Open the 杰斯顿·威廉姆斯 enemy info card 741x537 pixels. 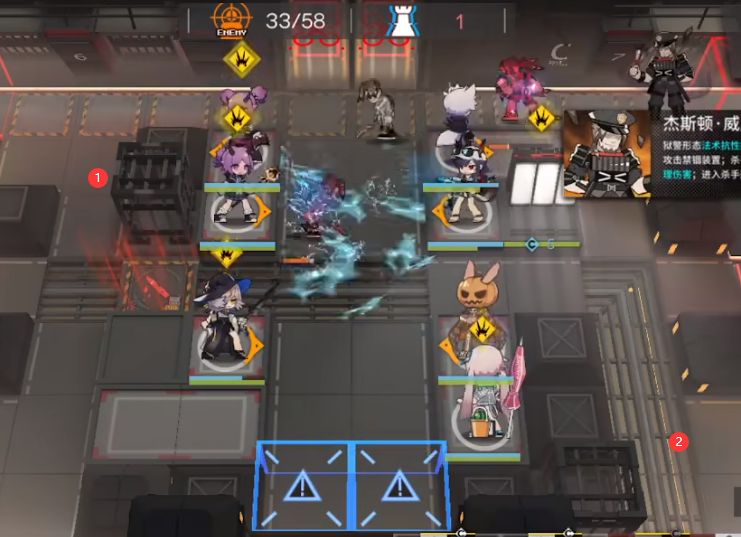[x=650, y=152]
